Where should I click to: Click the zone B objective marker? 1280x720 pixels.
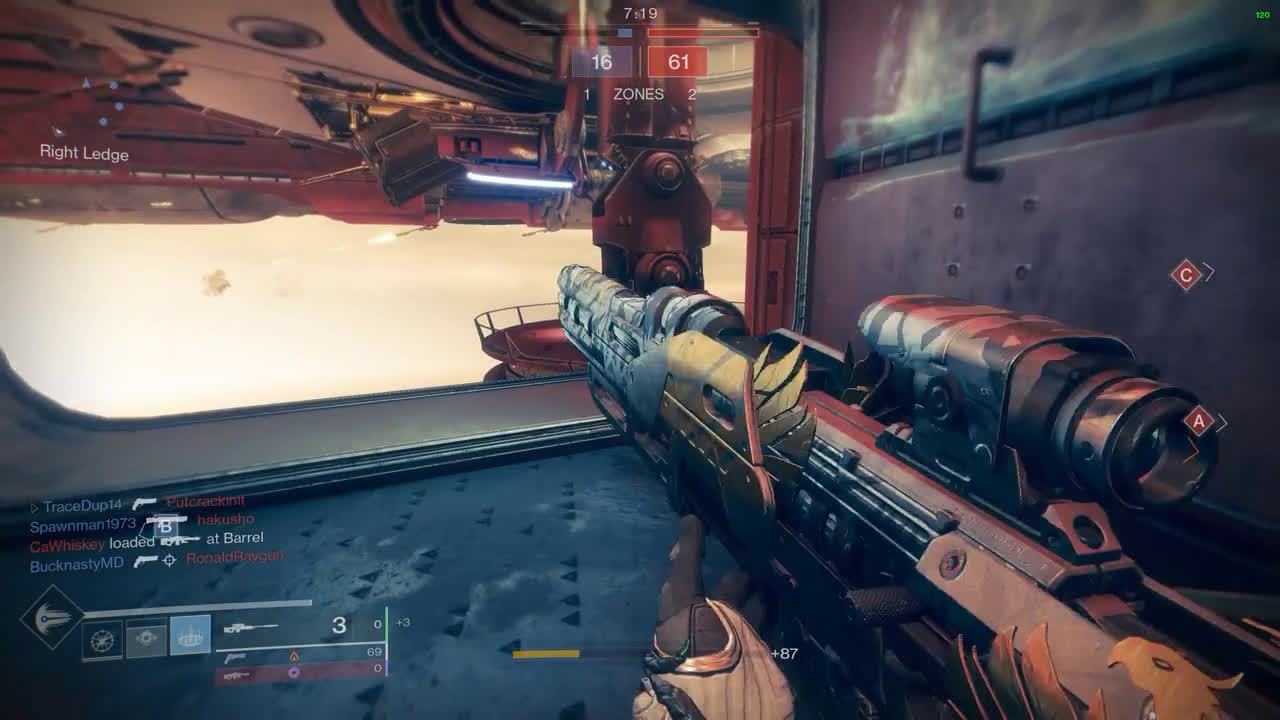tap(166, 526)
